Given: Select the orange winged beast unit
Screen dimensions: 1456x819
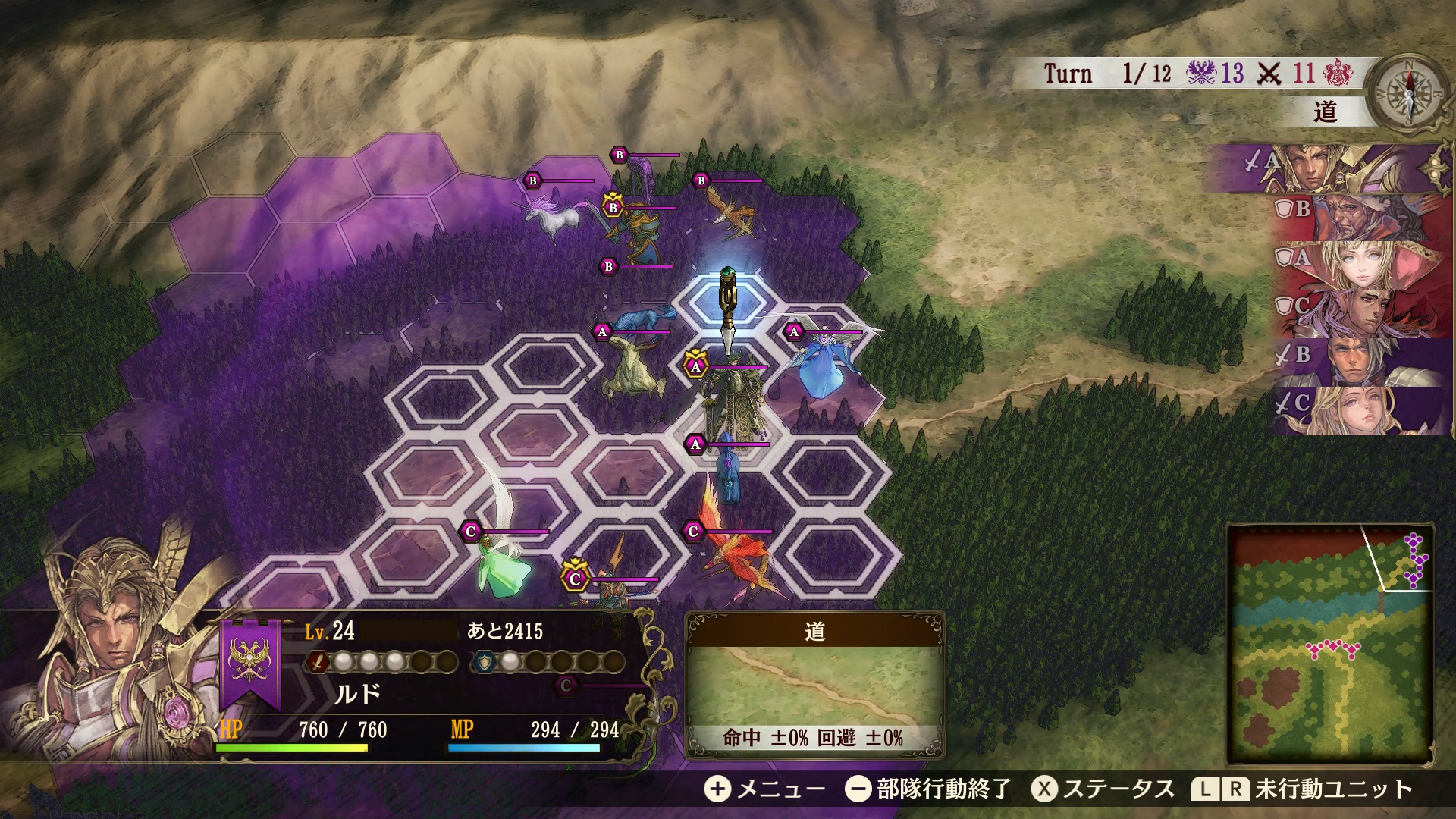Looking at the screenshot, I should pos(732,211).
